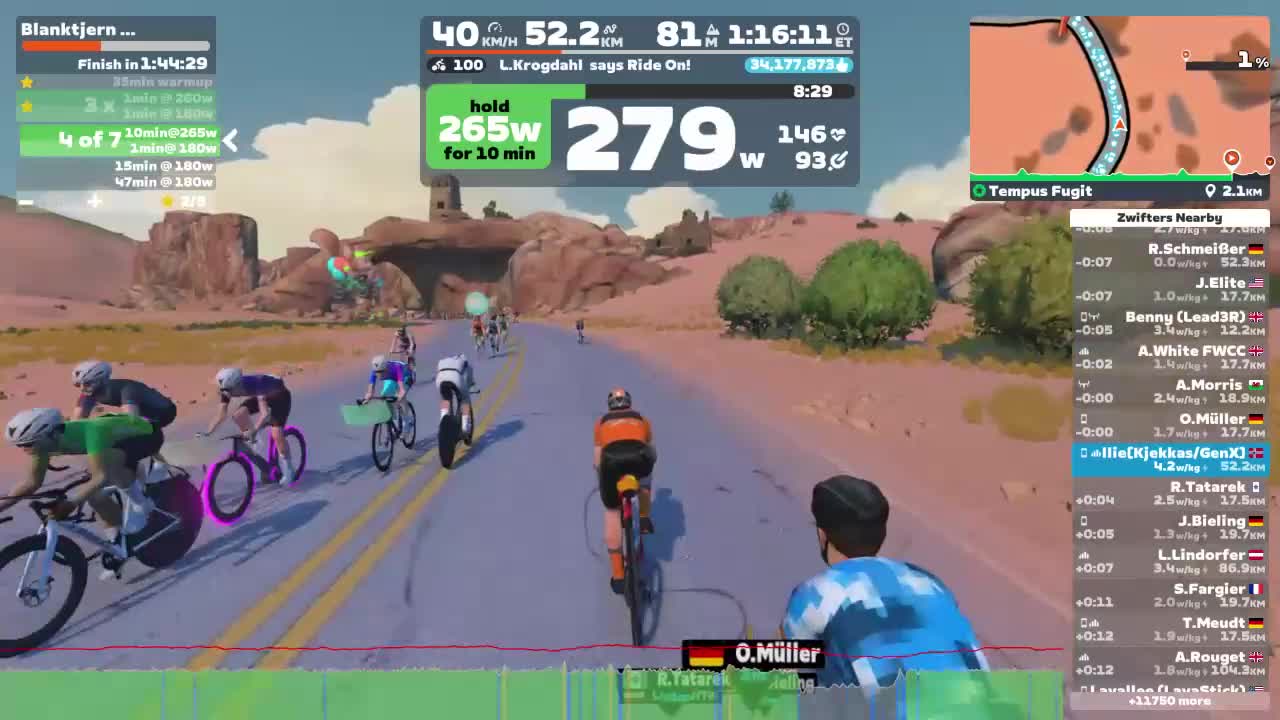The width and height of the screenshot is (1280, 720).
Task: Click the route distance icon next to 52.2 KM
Action: 611,30
